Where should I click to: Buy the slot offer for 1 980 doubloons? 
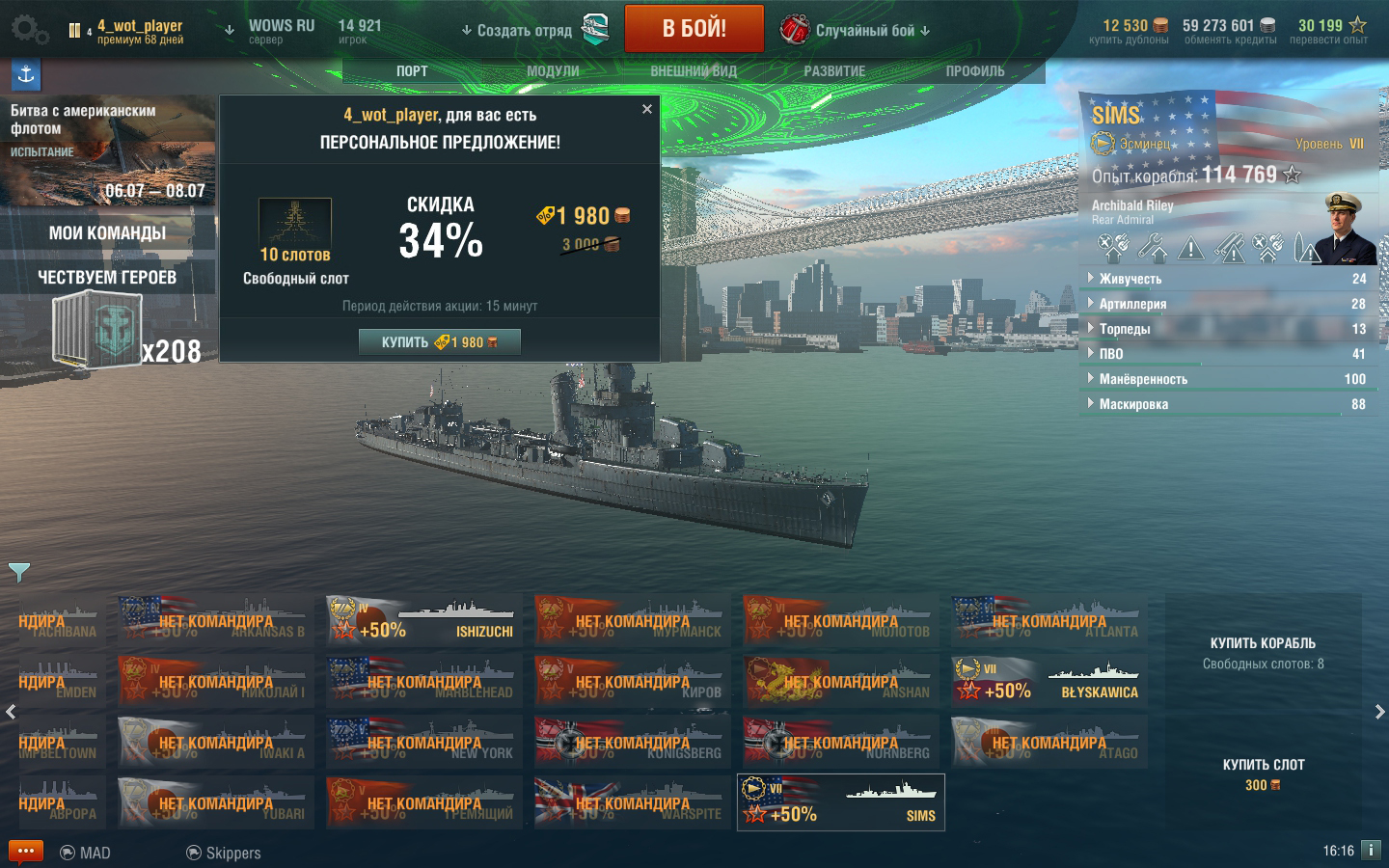coord(439,342)
